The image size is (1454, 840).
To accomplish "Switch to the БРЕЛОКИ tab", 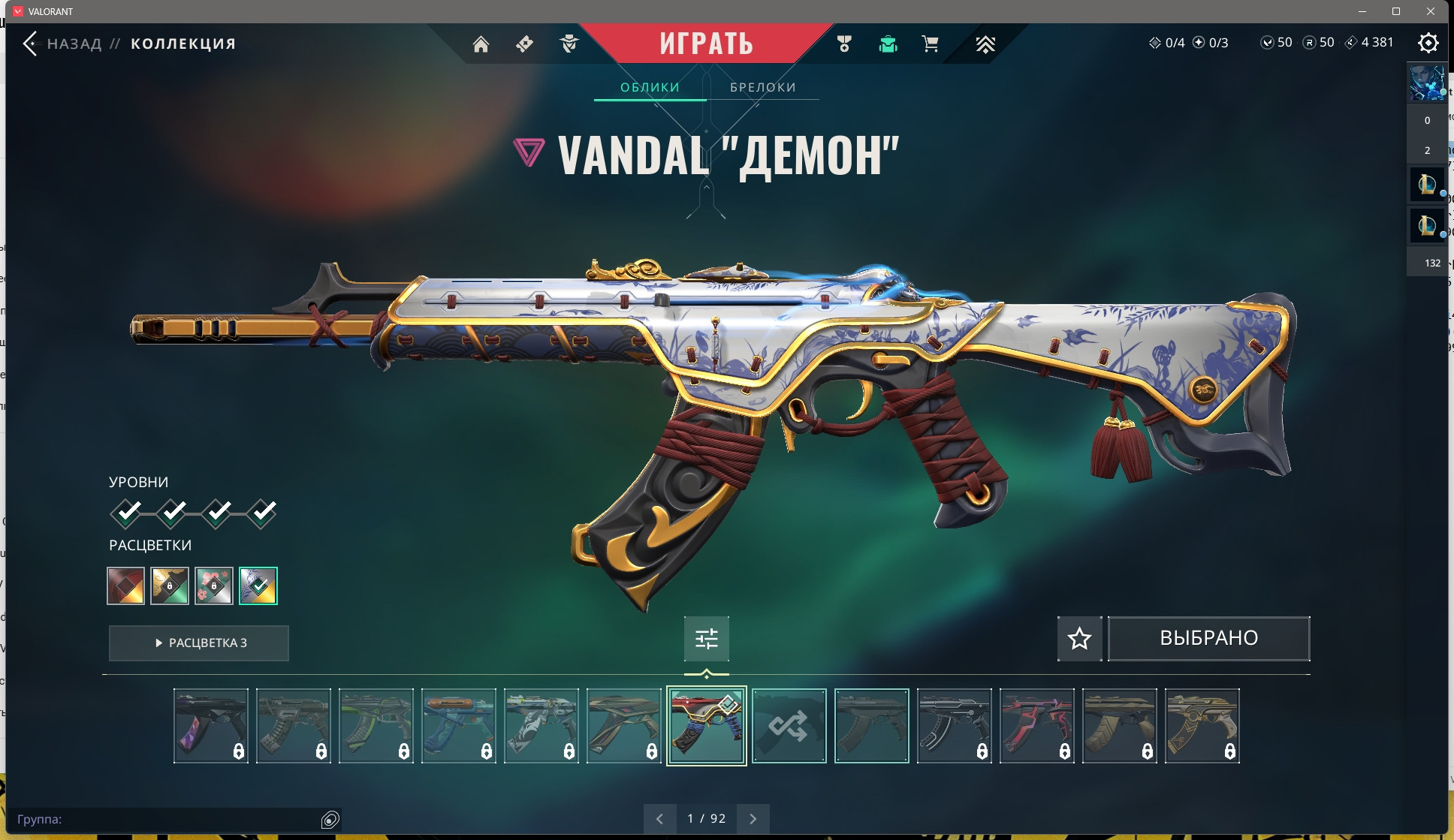I will tap(762, 87).
